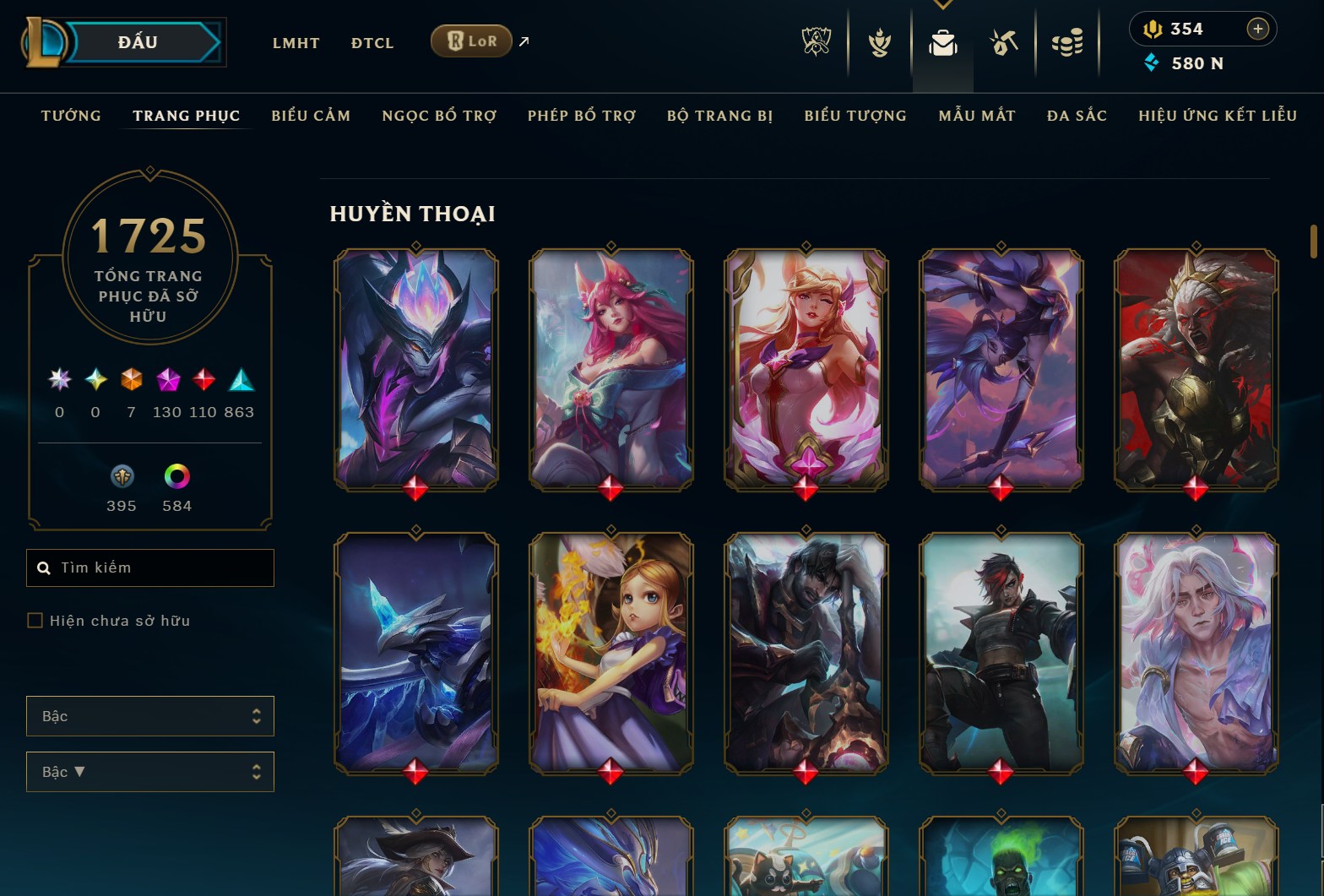
Task: Open Loot crafting with the pickaxe icon
Action: coord(1004,41)
